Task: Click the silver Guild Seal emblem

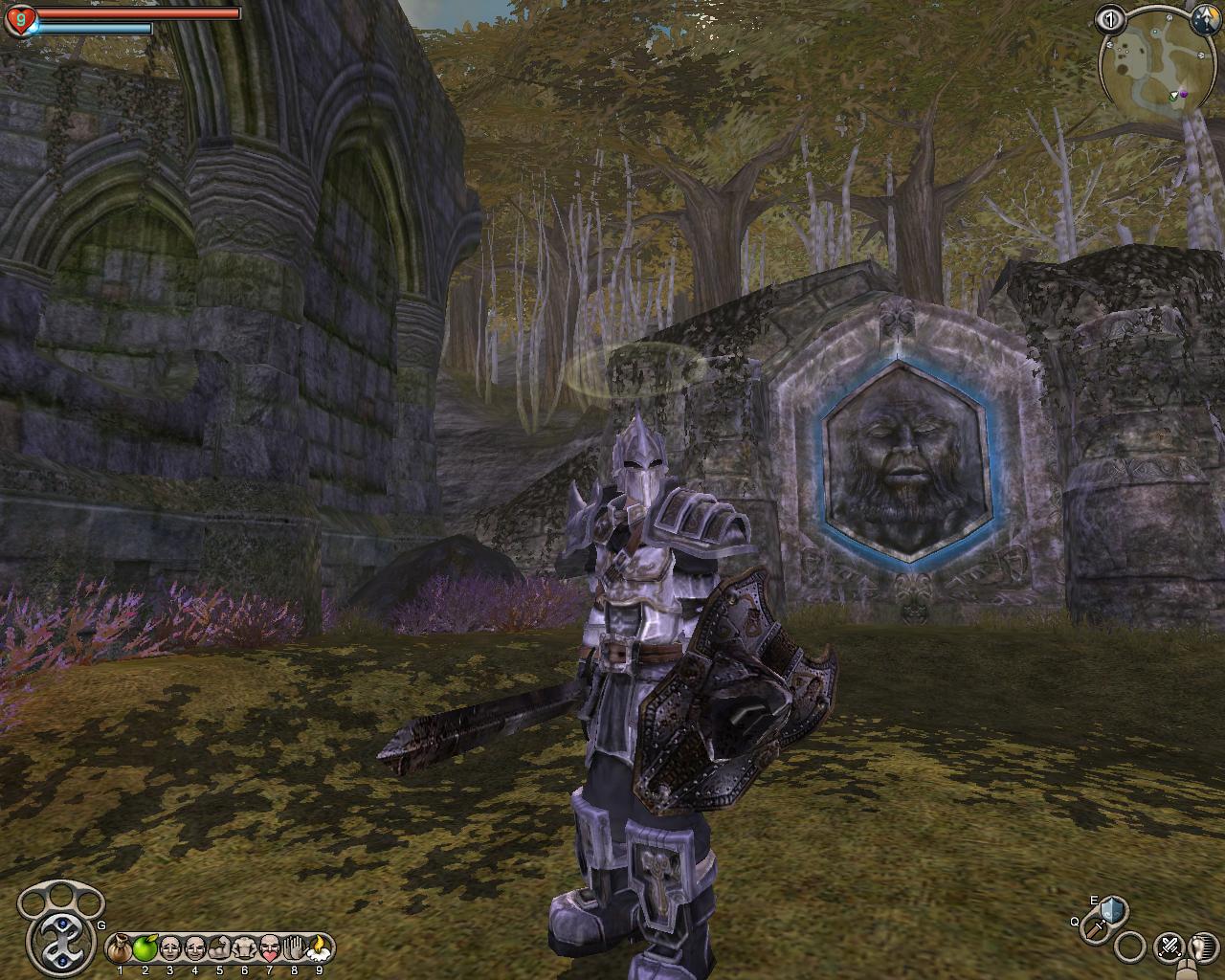Action: [56, 932]
